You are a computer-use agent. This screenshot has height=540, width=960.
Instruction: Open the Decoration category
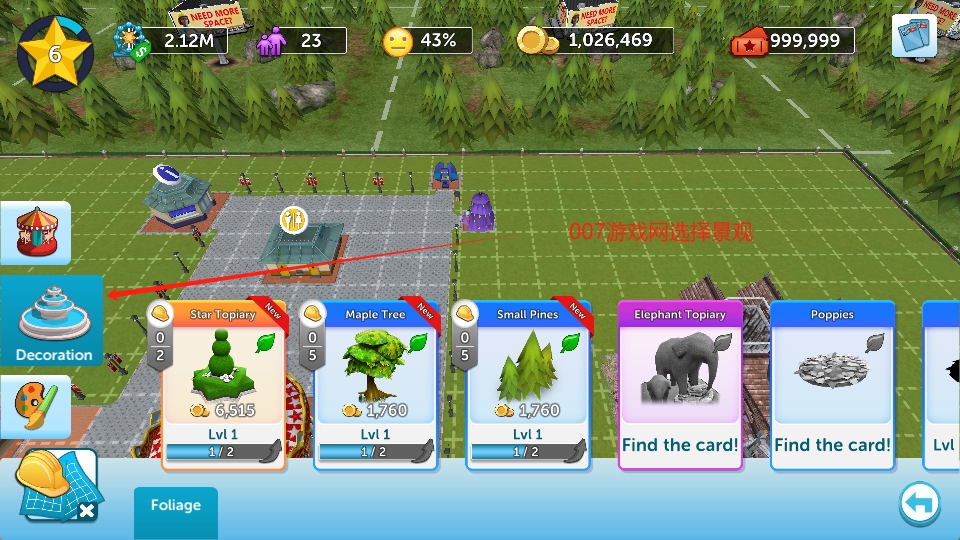[x=52, y=320]
